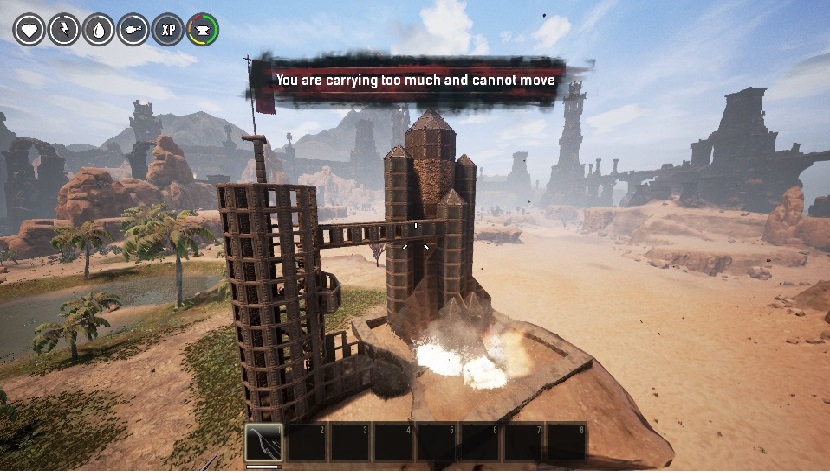Image resolution: width=830 pixels, height=473 pixels.
Task: Select the bow in hotbar slot 1
Action: click(265, 442)
